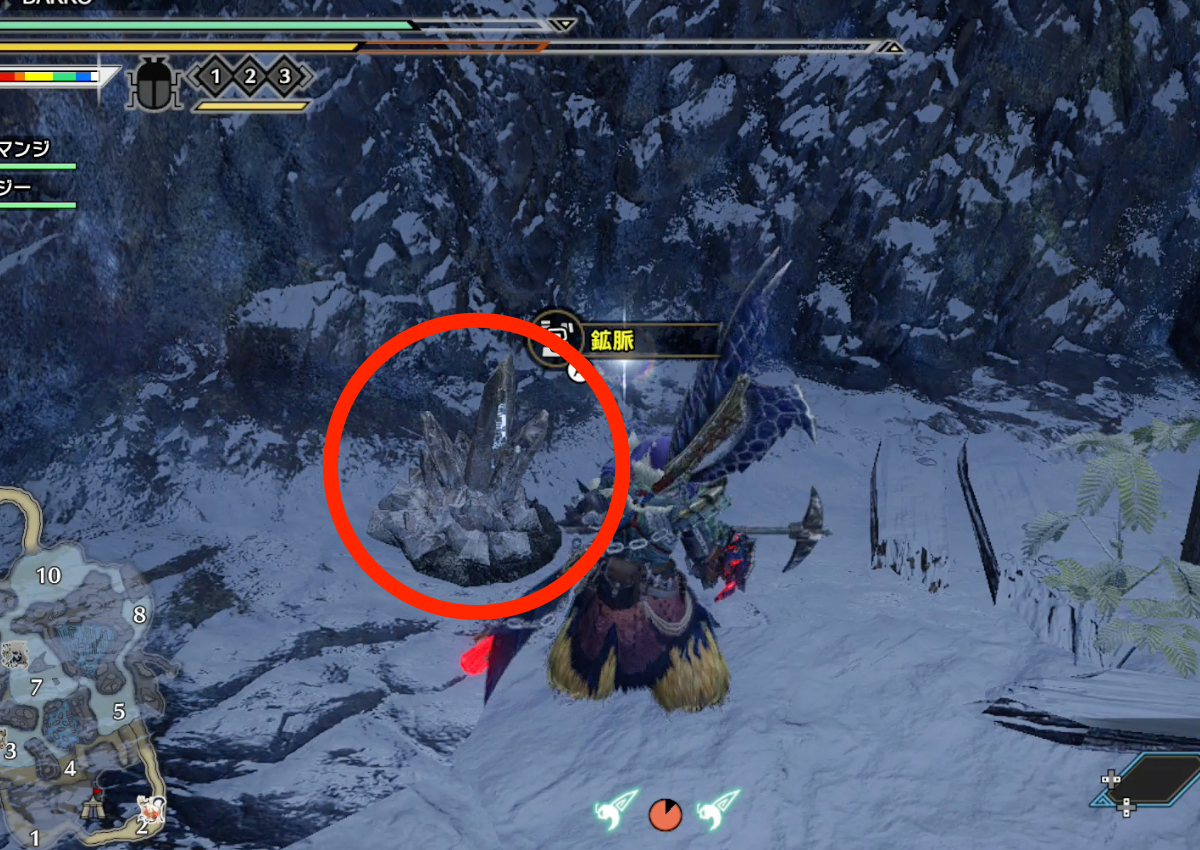Viewport: 1200px width, 850px height.
Task: Click the orange wirebug cooldown circle
Action: click(x=665, y=814)
